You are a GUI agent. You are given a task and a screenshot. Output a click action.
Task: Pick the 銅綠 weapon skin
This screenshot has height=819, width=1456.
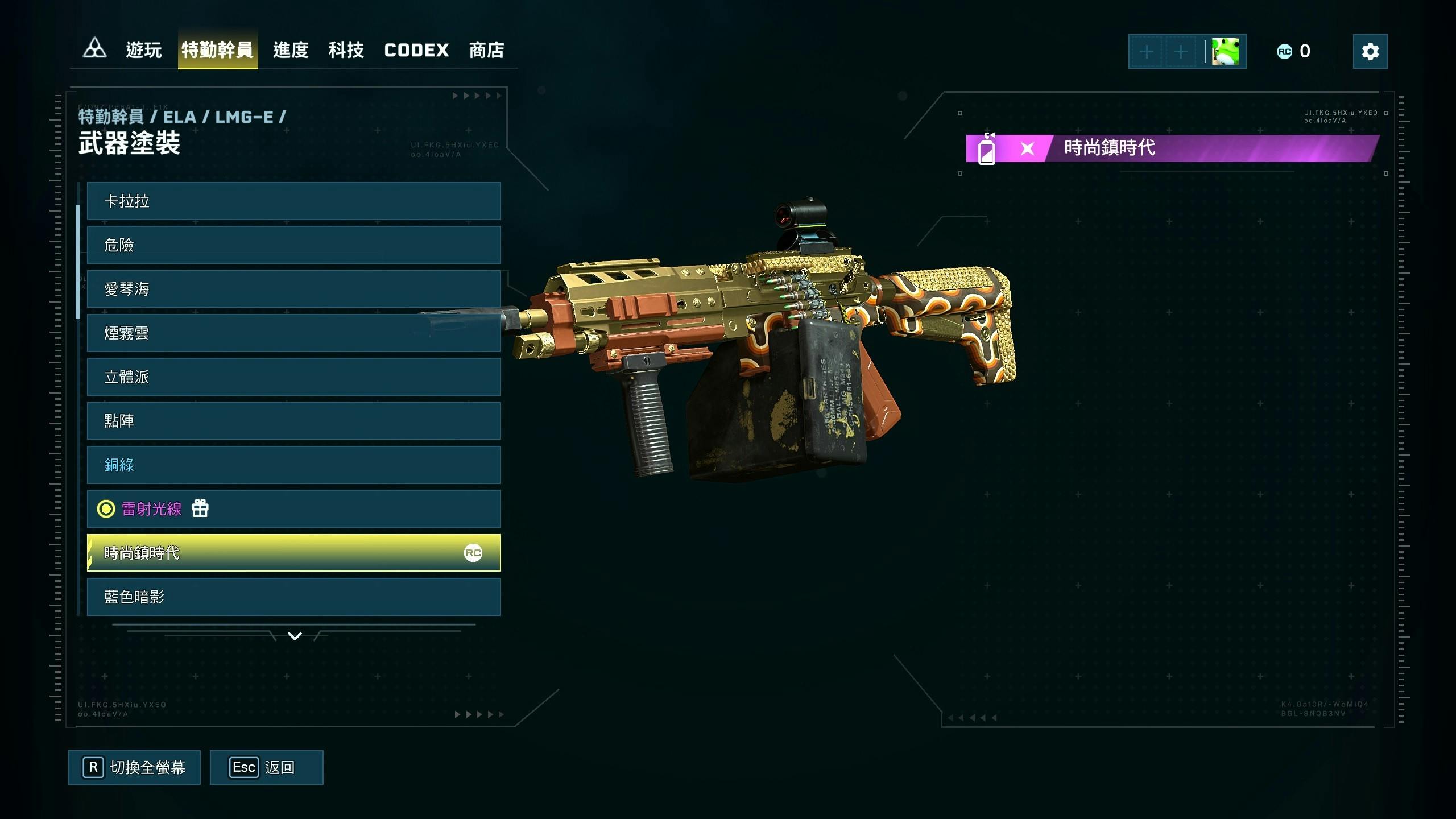pyautogui.click(x=293, y=465)
